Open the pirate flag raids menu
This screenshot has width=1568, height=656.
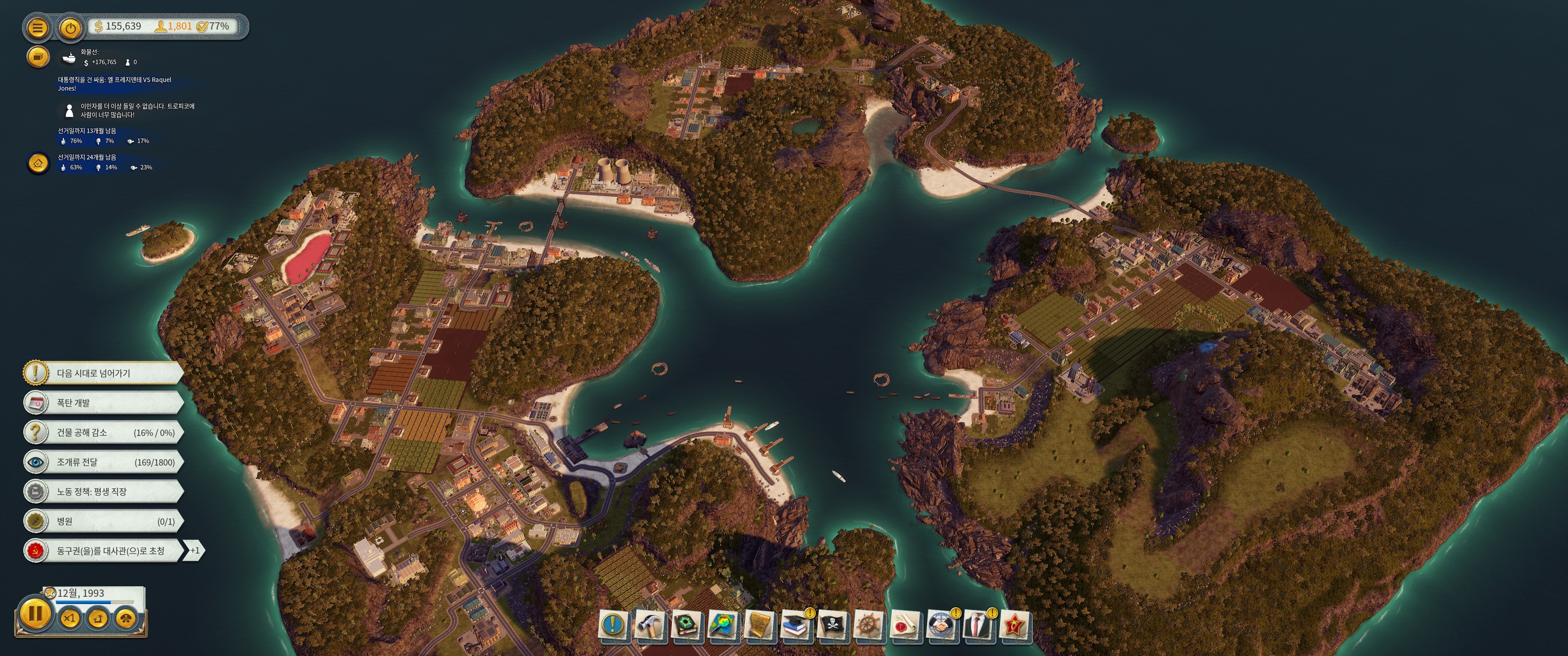click(x=832, y=625)
